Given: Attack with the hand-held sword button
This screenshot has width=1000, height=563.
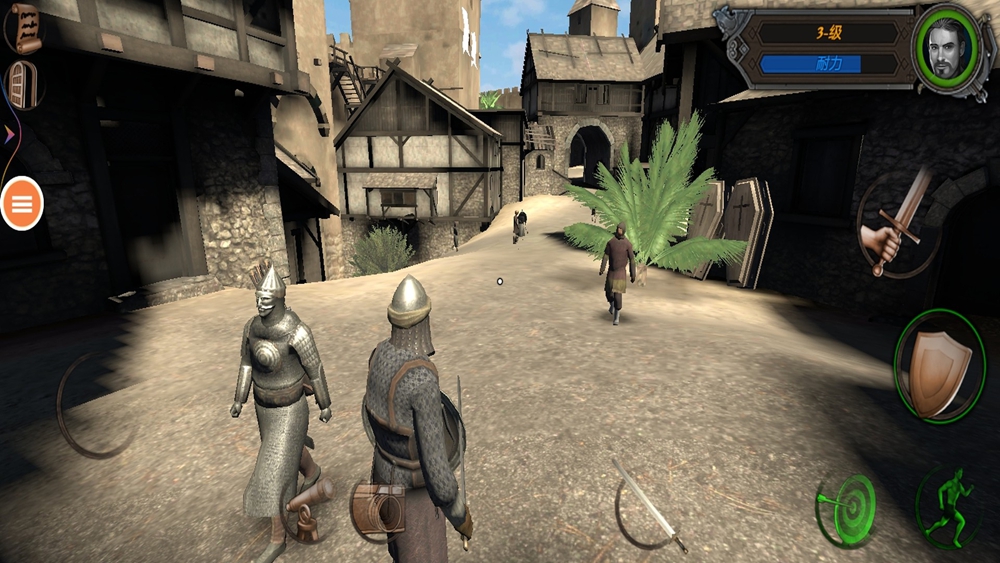Looking at the screenshot, I should pyautogui.click(x=899, y=223).
